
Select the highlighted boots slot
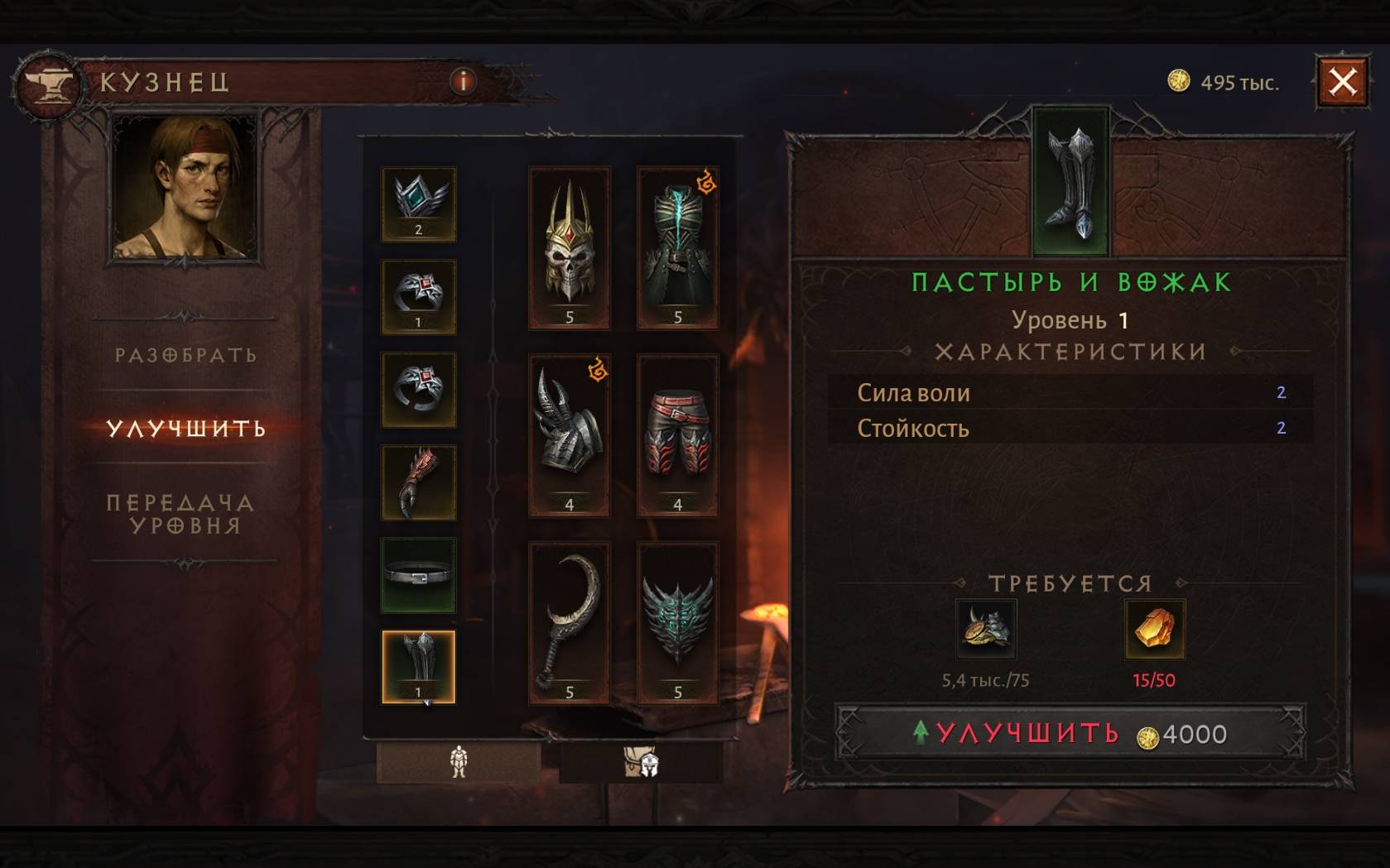click(x=418, y=667)
